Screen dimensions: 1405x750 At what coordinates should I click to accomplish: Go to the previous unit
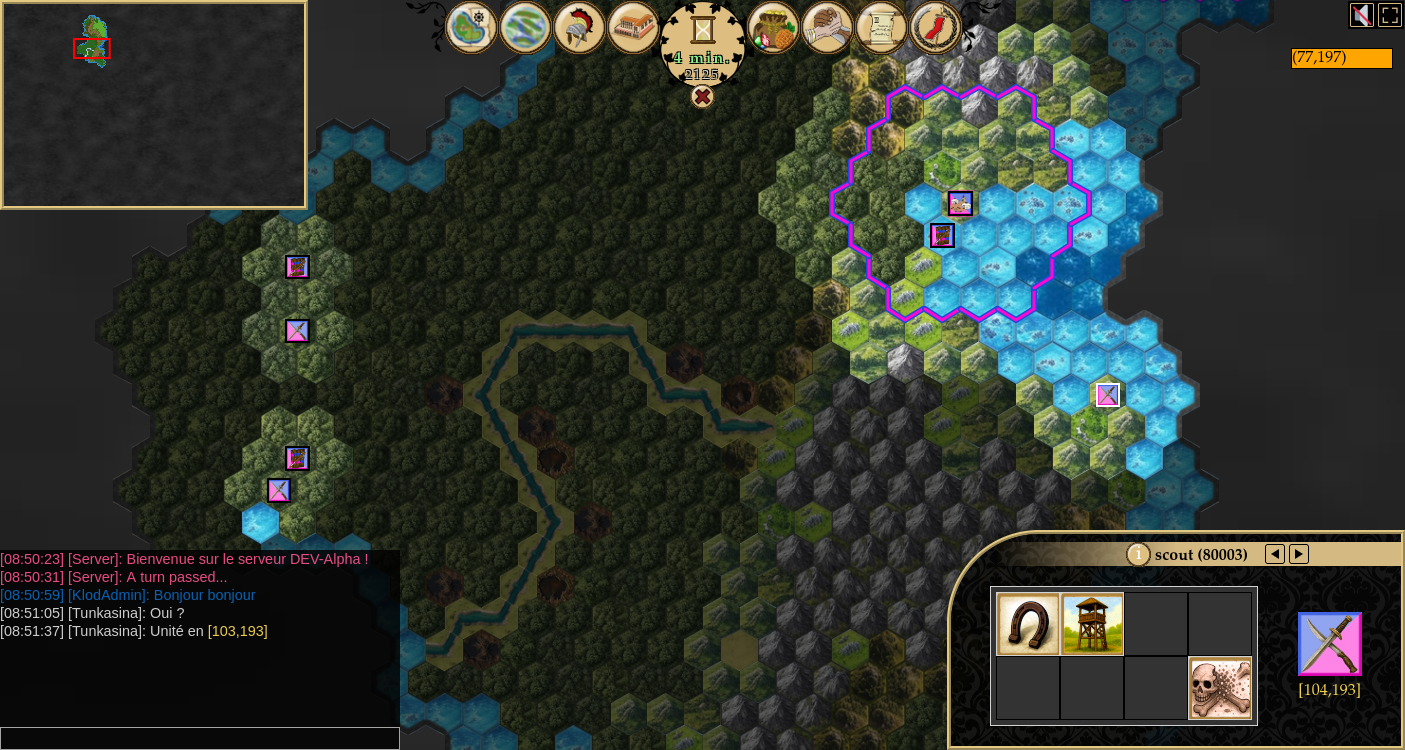point(1275,554)
